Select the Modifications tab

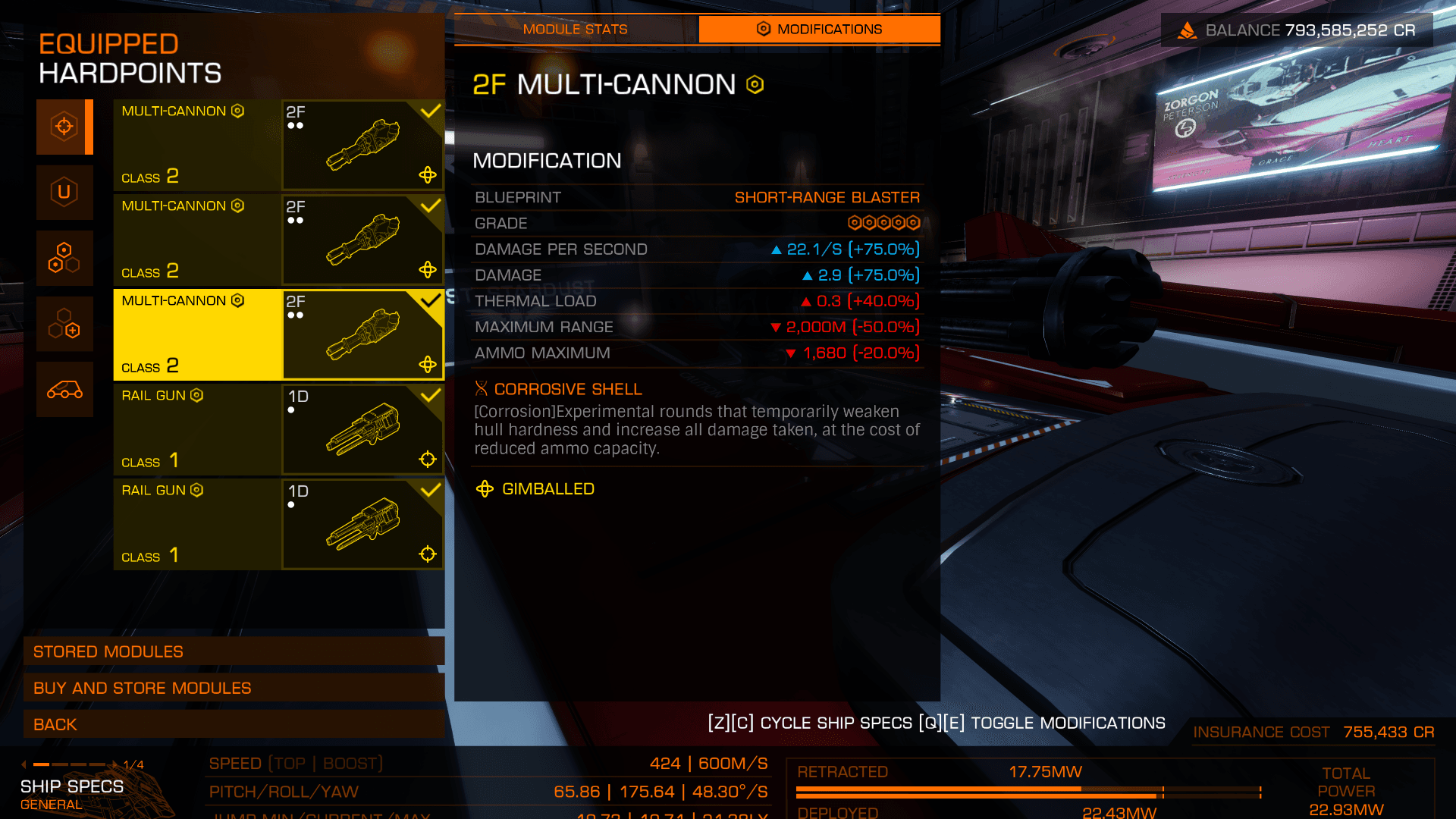pos(819,30)
